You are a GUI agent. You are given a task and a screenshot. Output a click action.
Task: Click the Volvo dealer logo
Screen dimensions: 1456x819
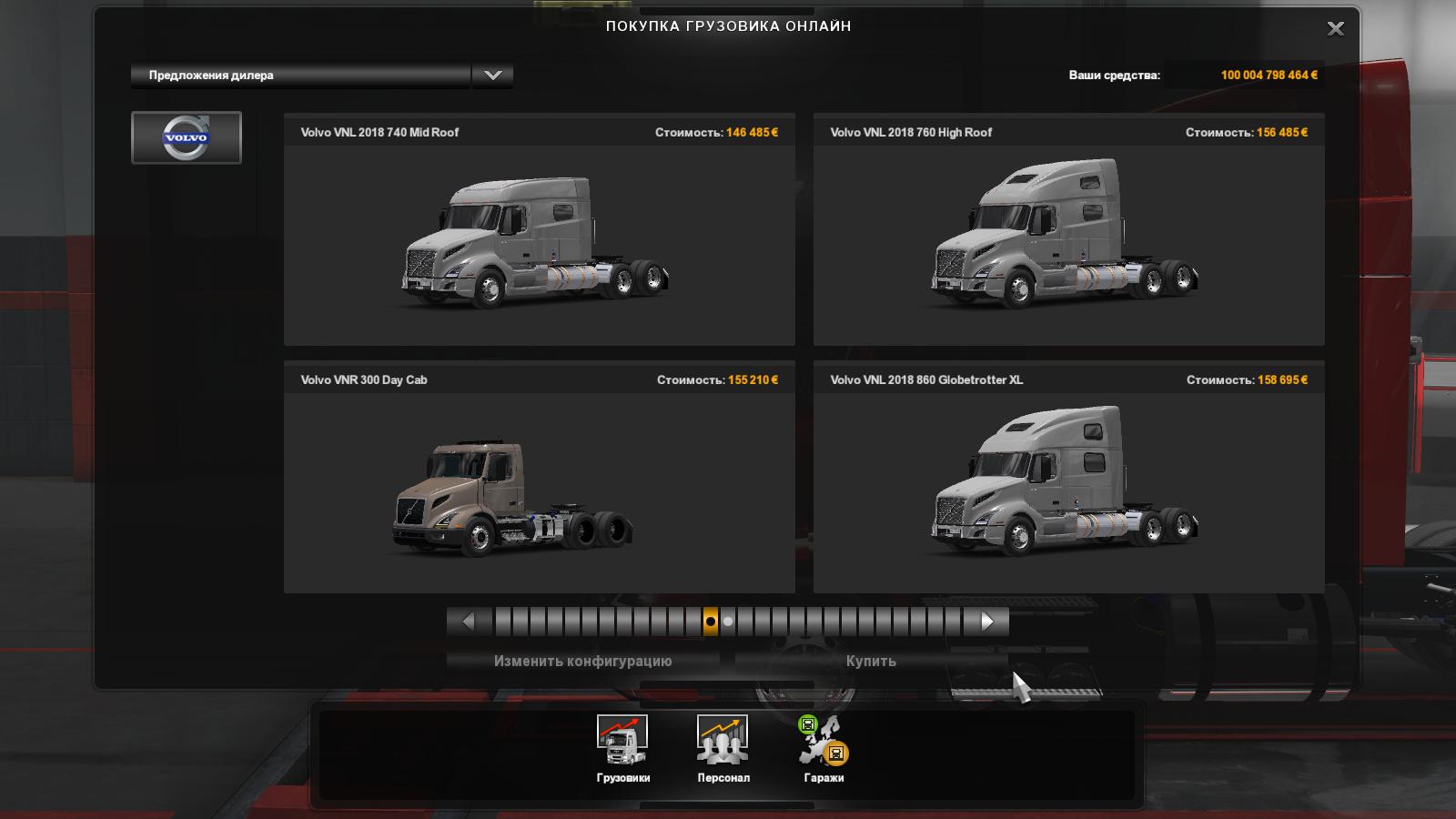[187, 137]
